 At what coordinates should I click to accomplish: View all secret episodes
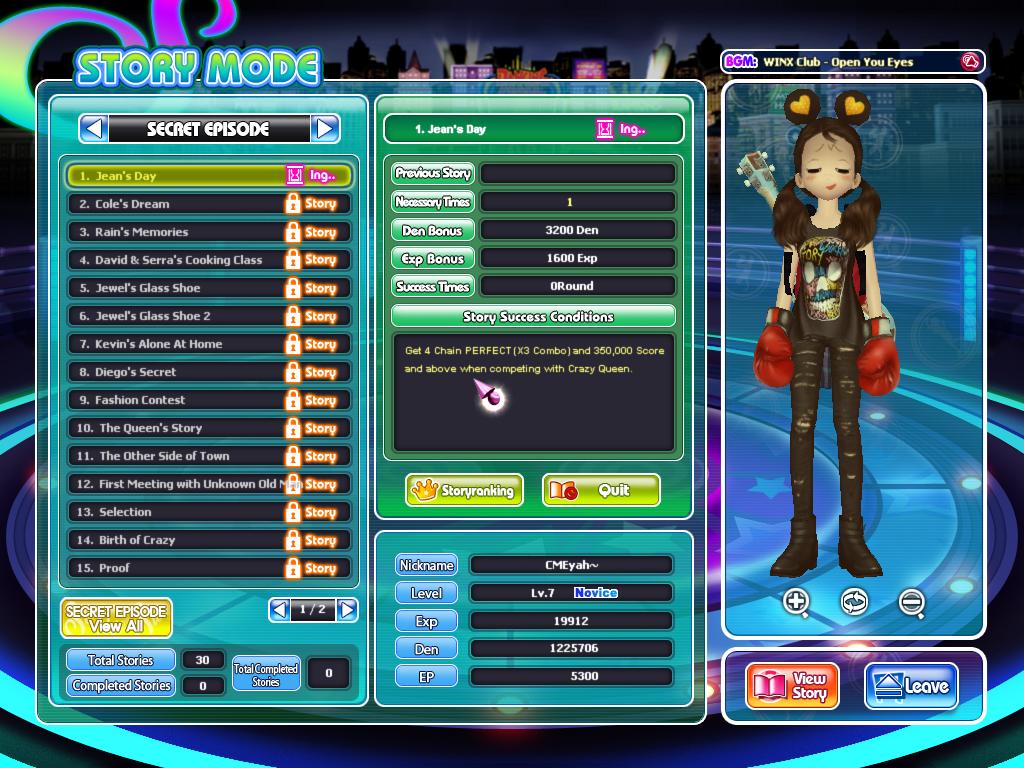pyautogui.click(x=116, y=618)
